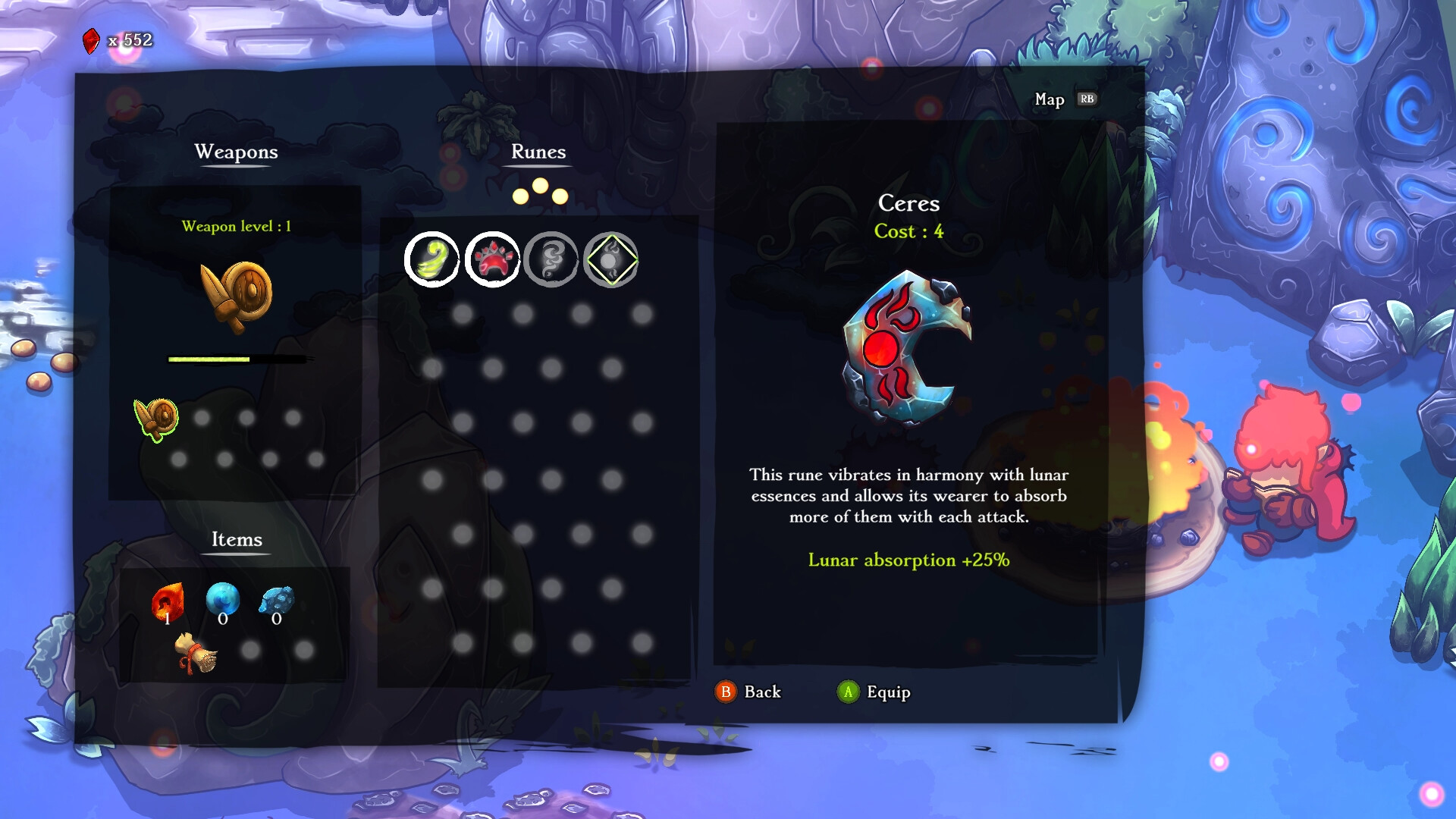Choose the blue orb item

(x=223, y=600)
